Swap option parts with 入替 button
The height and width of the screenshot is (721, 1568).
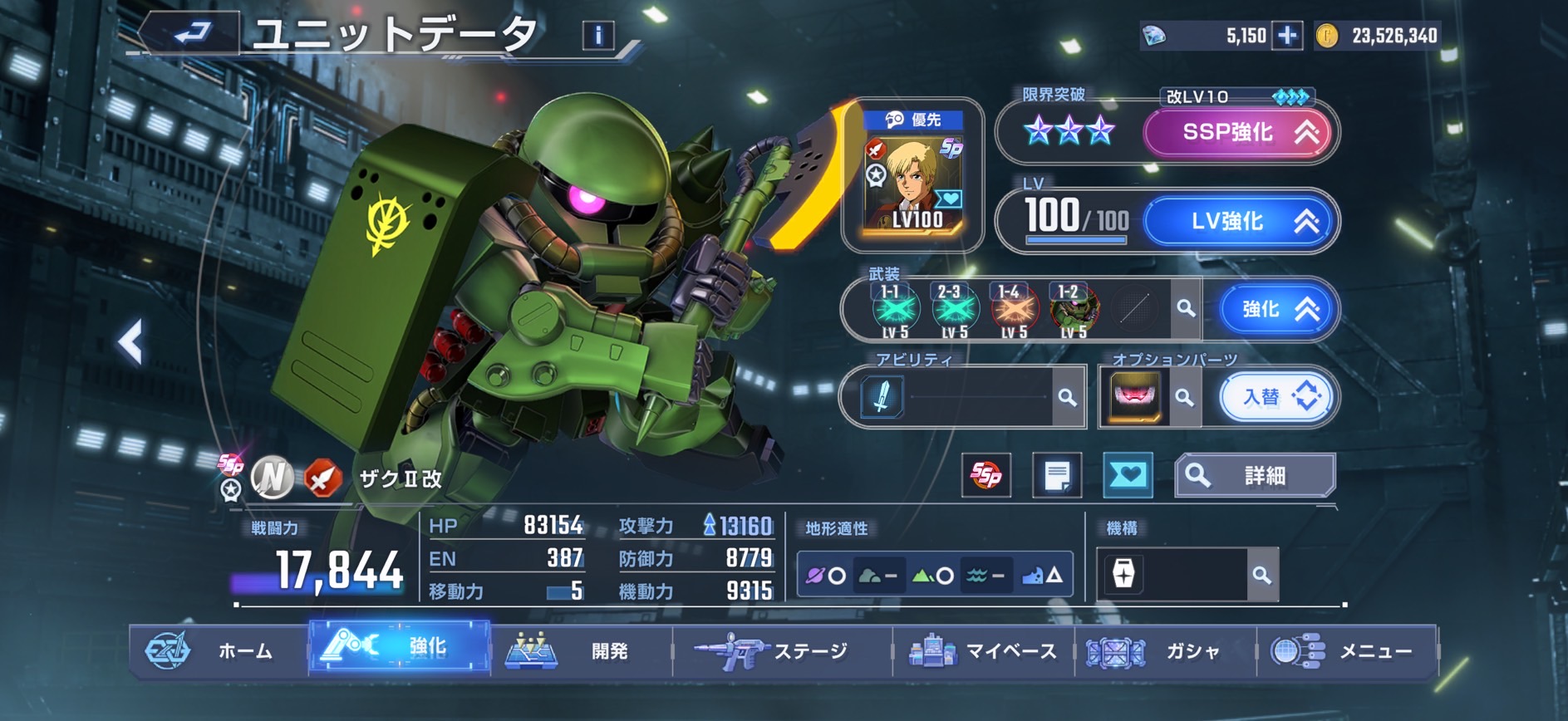click(1277, 397)
